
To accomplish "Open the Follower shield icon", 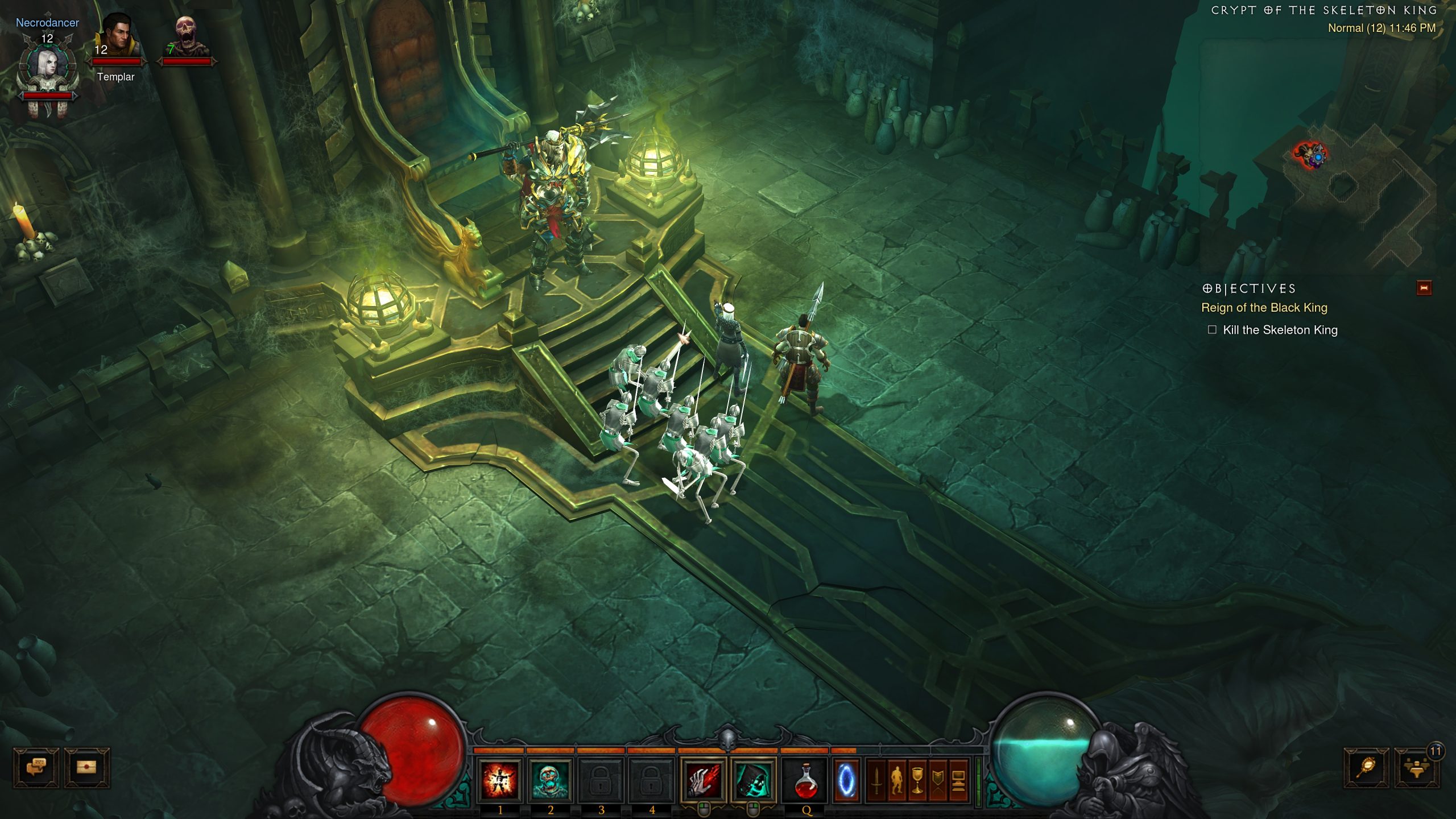I will click(938, 779).
